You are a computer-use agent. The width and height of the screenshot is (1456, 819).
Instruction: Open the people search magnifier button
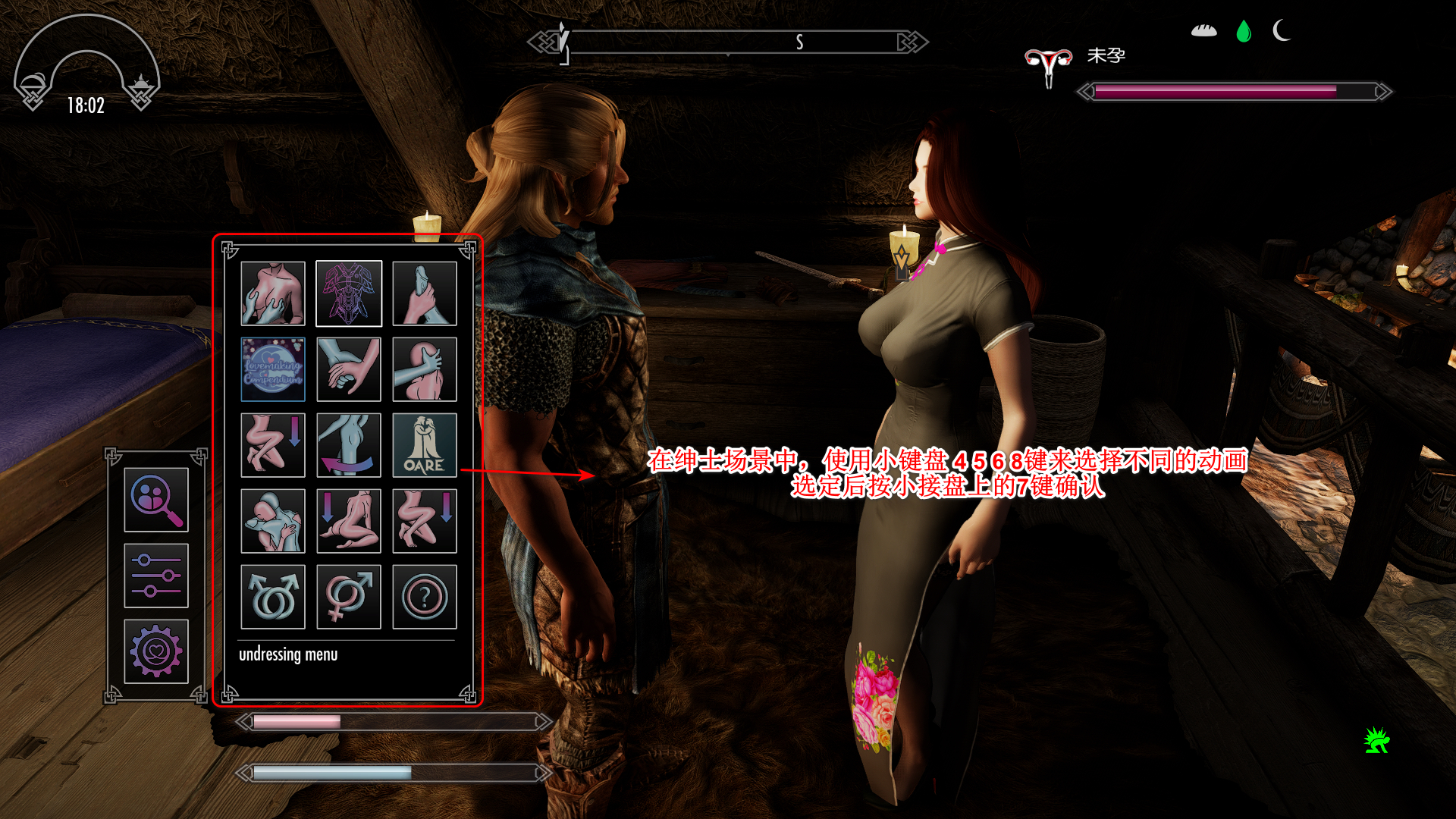coord(156,500)
